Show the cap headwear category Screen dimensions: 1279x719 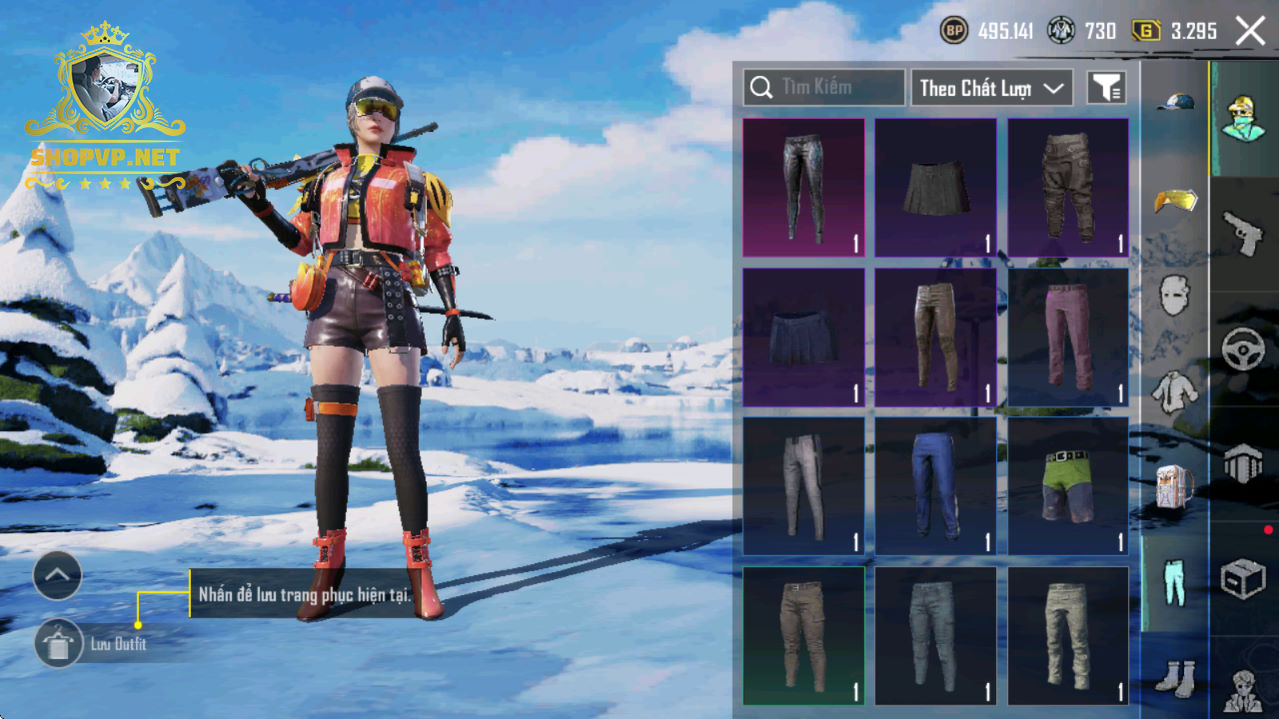pyautogui.click(x=1175, y=102)
